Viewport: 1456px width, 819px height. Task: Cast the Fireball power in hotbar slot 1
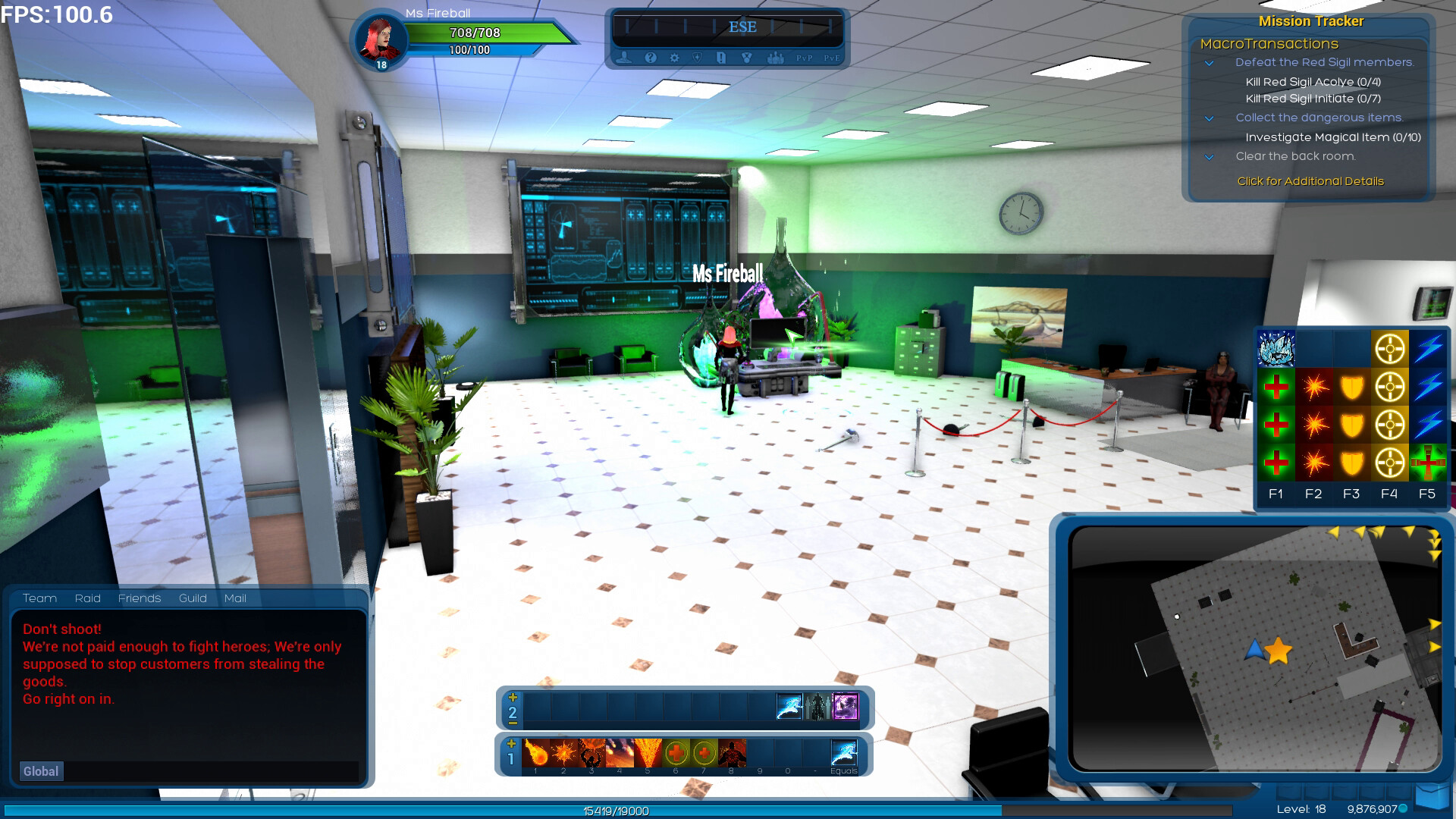click(535, 754)
